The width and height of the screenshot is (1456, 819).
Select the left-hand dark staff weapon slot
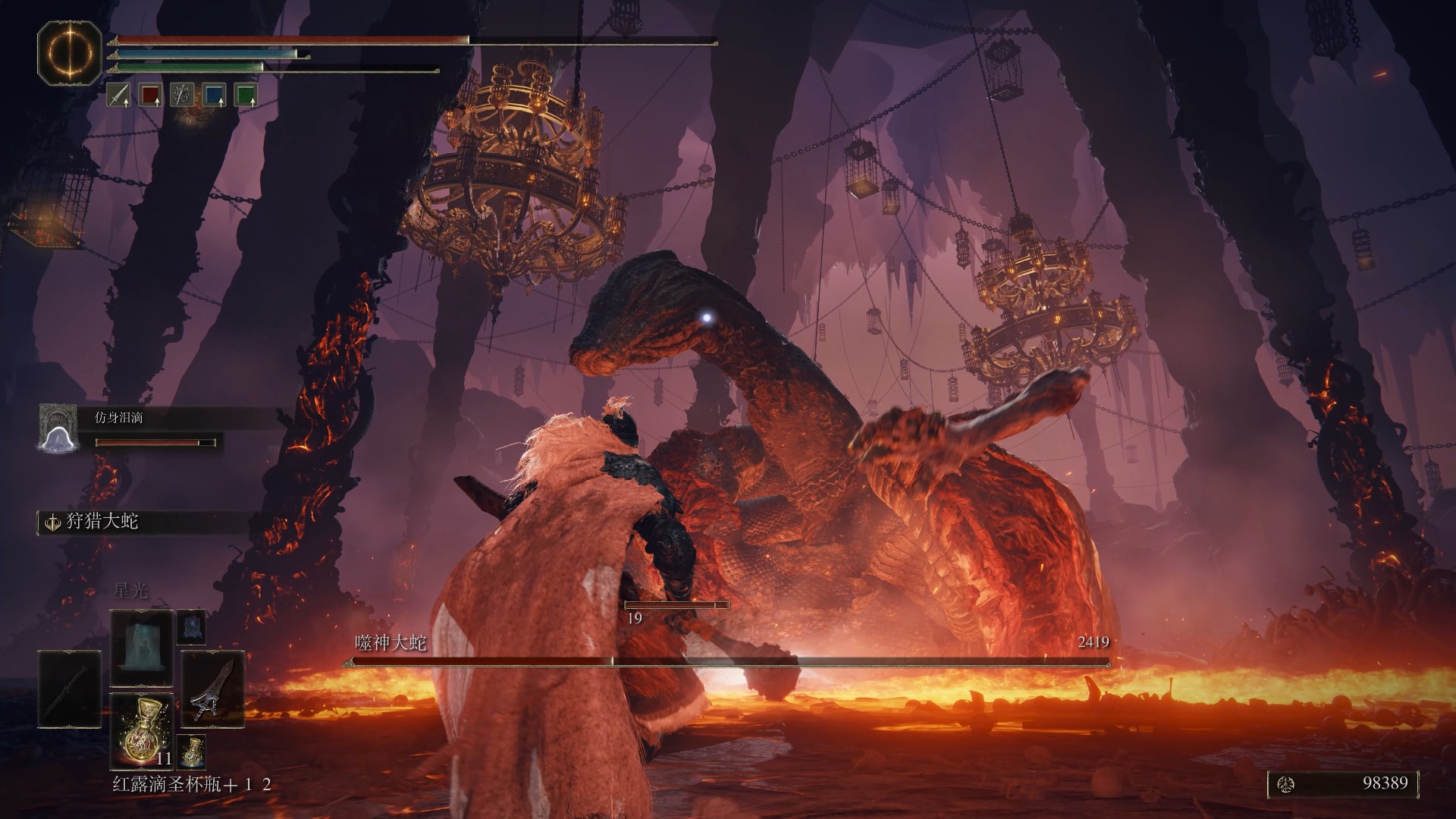(x=69, y=689)
